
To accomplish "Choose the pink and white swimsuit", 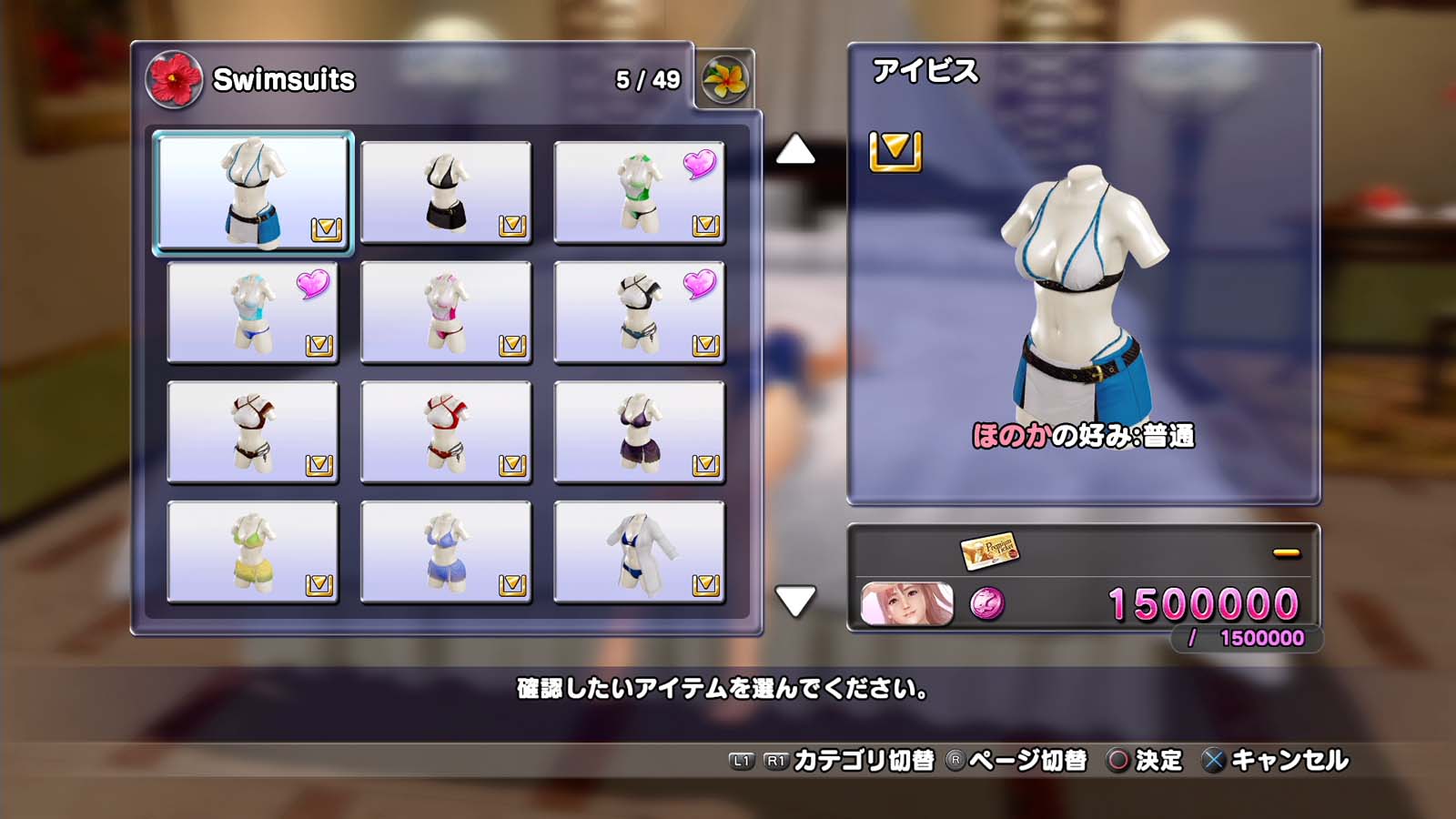I will coord(446,312).
